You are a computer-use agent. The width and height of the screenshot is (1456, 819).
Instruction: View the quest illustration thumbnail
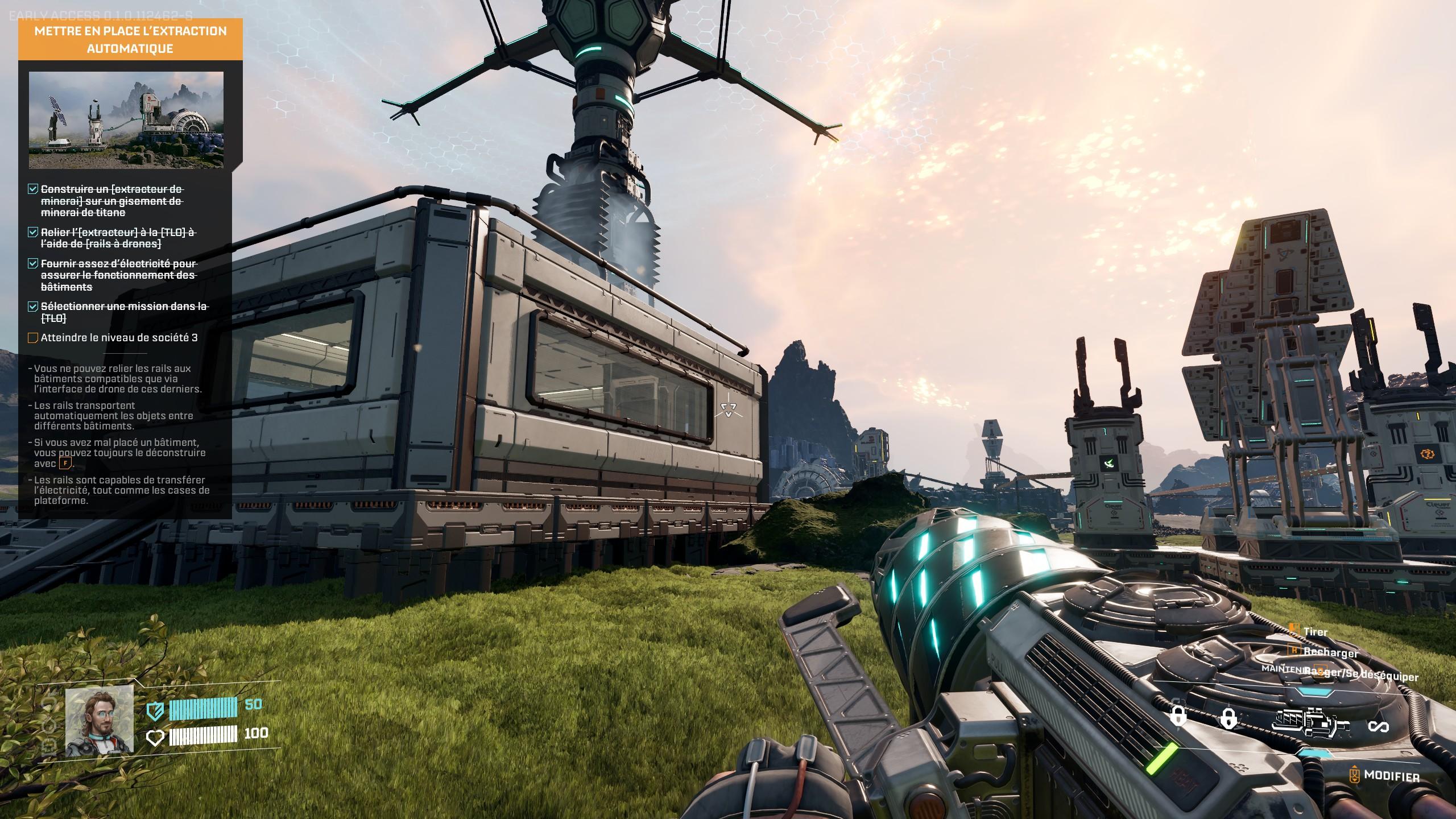(126, 120)
